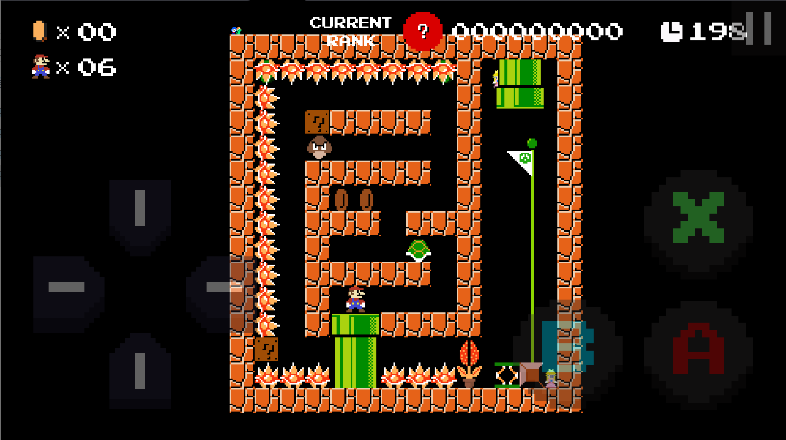Screen dimensions: 786x440
Task: Tap the D-pad left arrow
Action: pyautogui.click(x=67, y=288)
